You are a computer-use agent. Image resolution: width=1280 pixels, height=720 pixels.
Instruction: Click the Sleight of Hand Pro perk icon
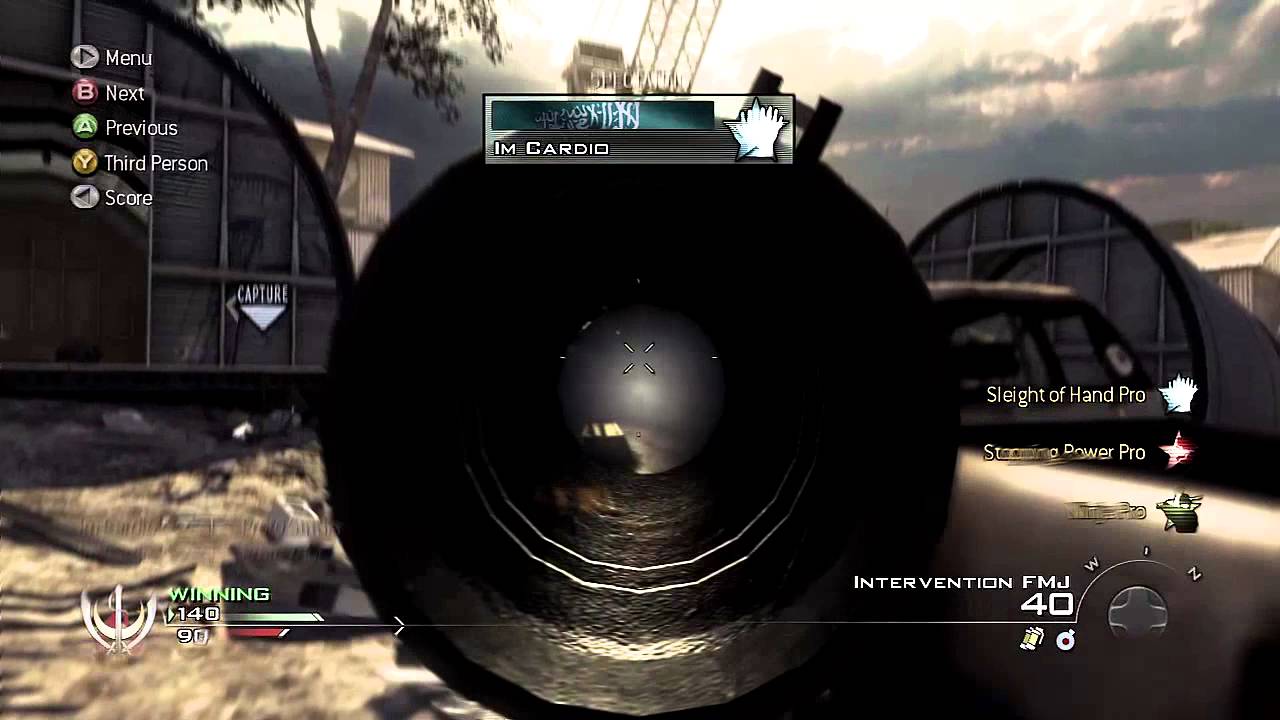1179,395
